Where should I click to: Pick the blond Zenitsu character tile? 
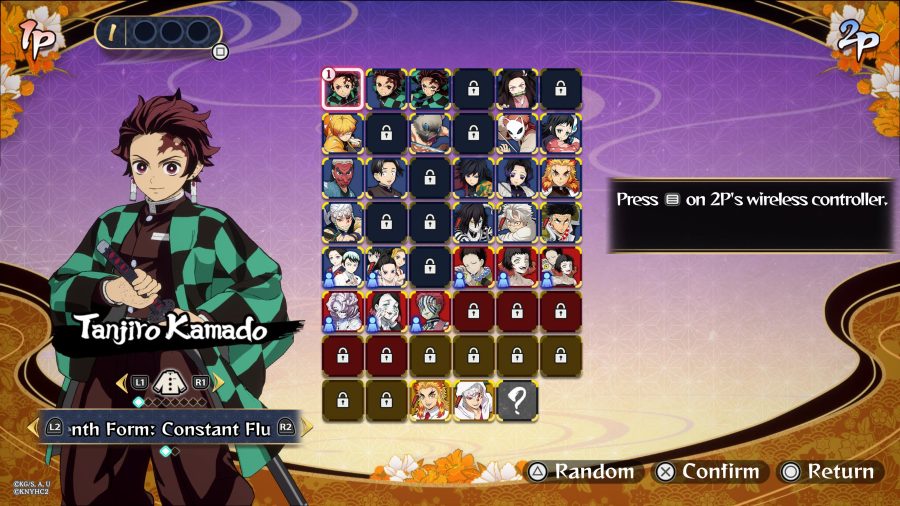(x=342, y=133)
